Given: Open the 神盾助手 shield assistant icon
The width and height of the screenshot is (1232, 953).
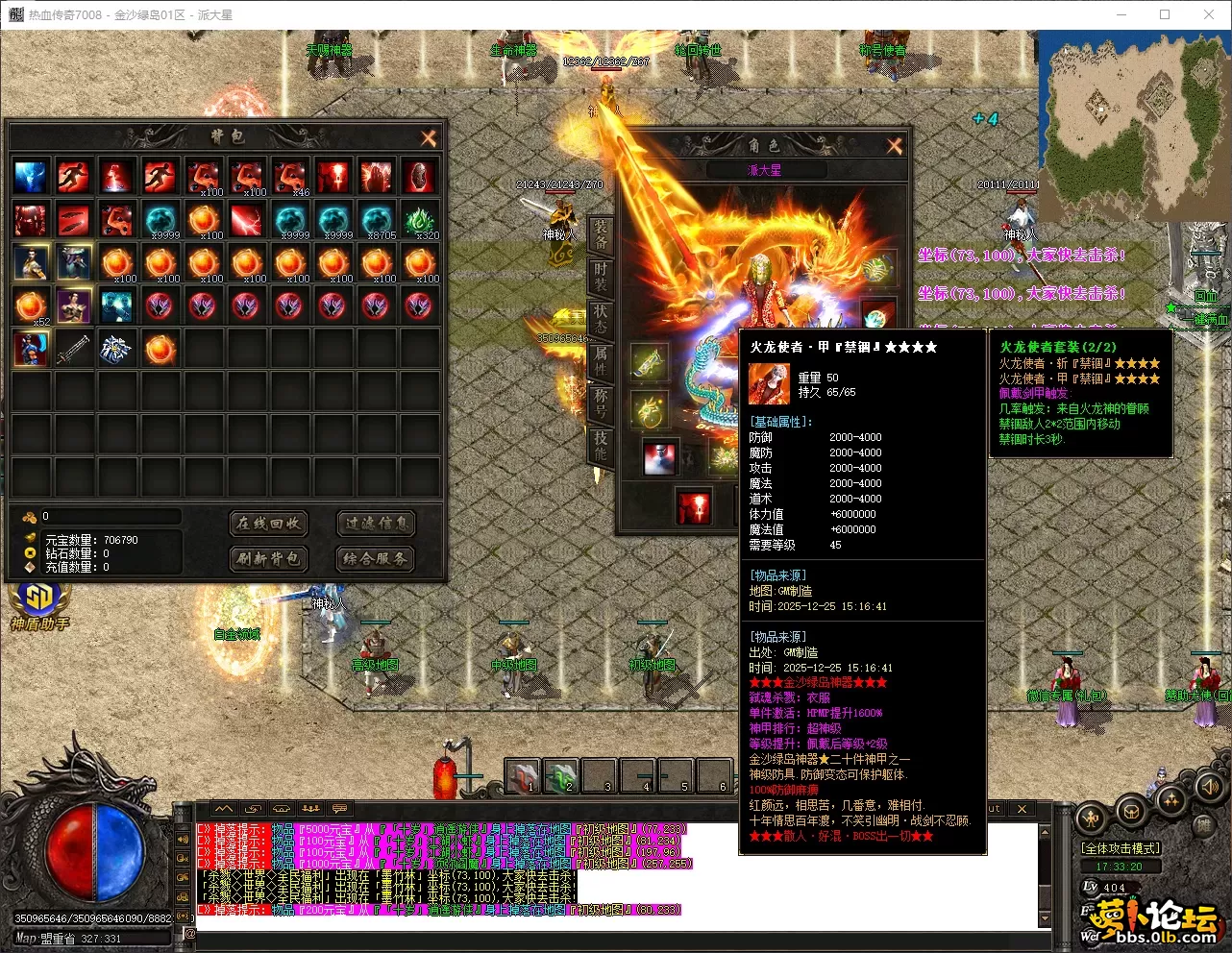Looking at the screenshot, I should [x=39, y=603].
